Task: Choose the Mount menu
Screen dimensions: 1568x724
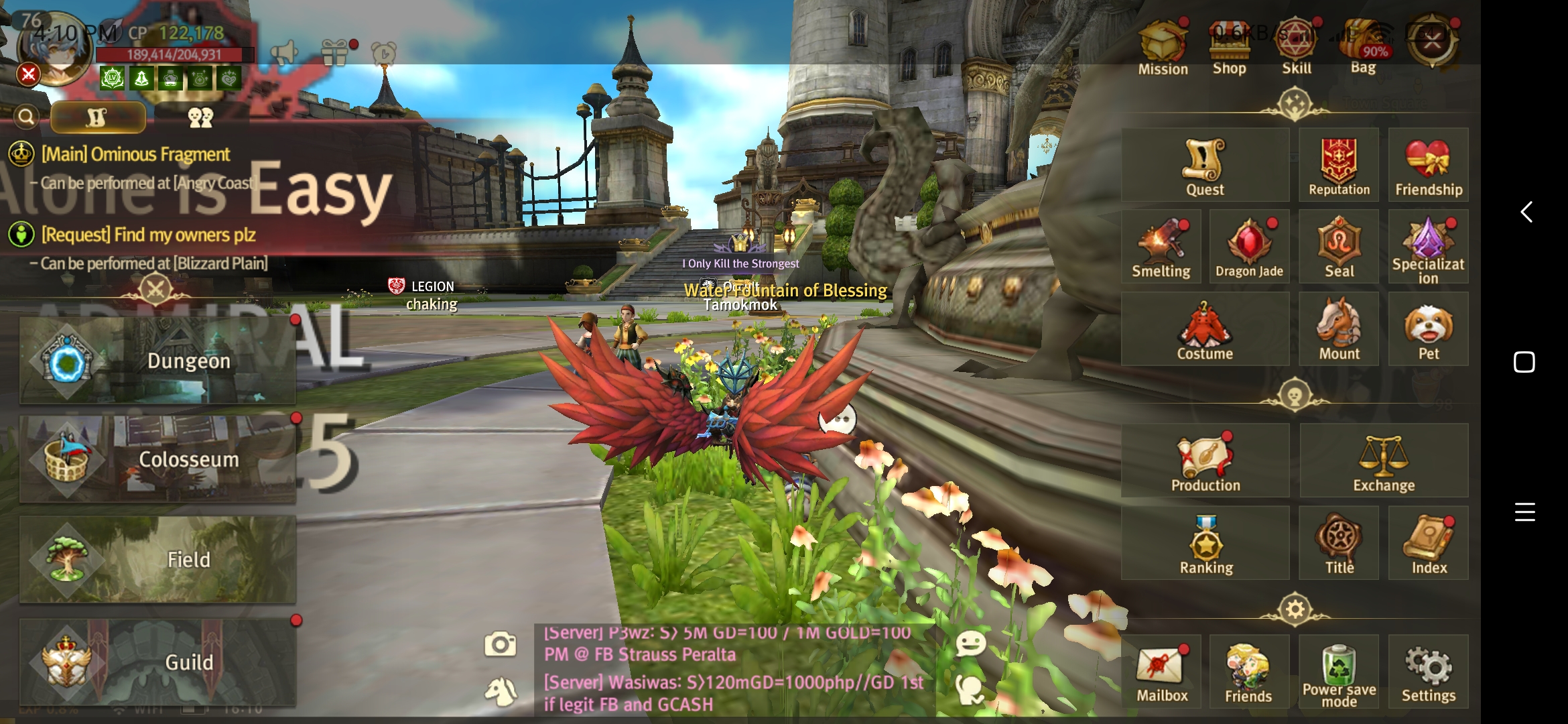Action: click(x=1339, y=330)
